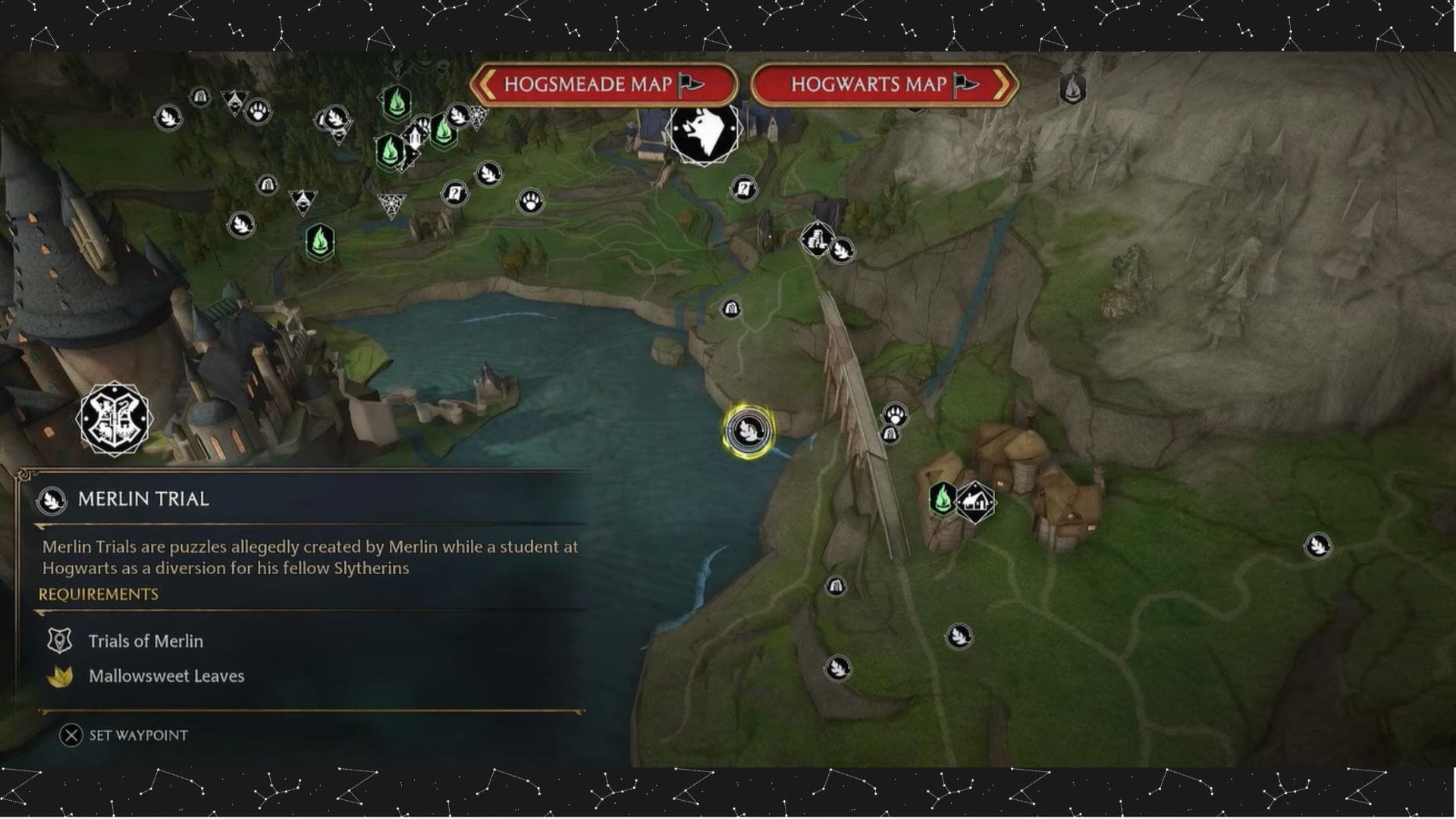Screen dimensions: 1456x819
Task: Select the wolf head location marker at the top
Action: pos(704,133)
